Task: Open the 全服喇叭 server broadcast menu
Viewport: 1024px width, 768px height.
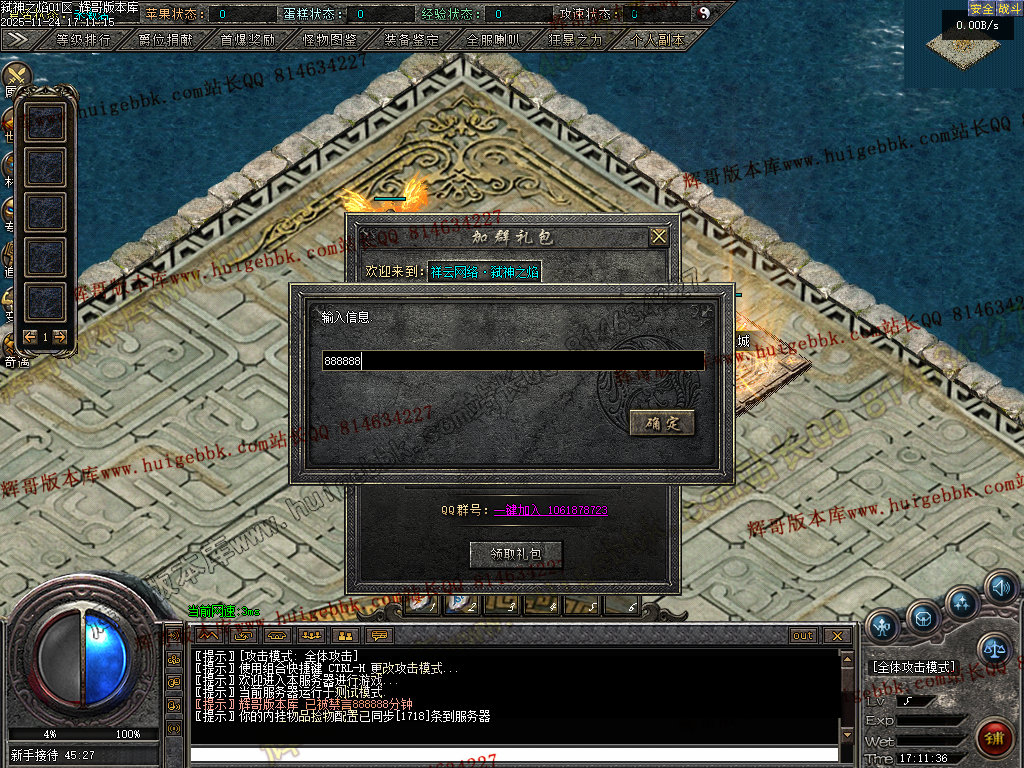Action: pyautogui.click(x=493, y=41)
